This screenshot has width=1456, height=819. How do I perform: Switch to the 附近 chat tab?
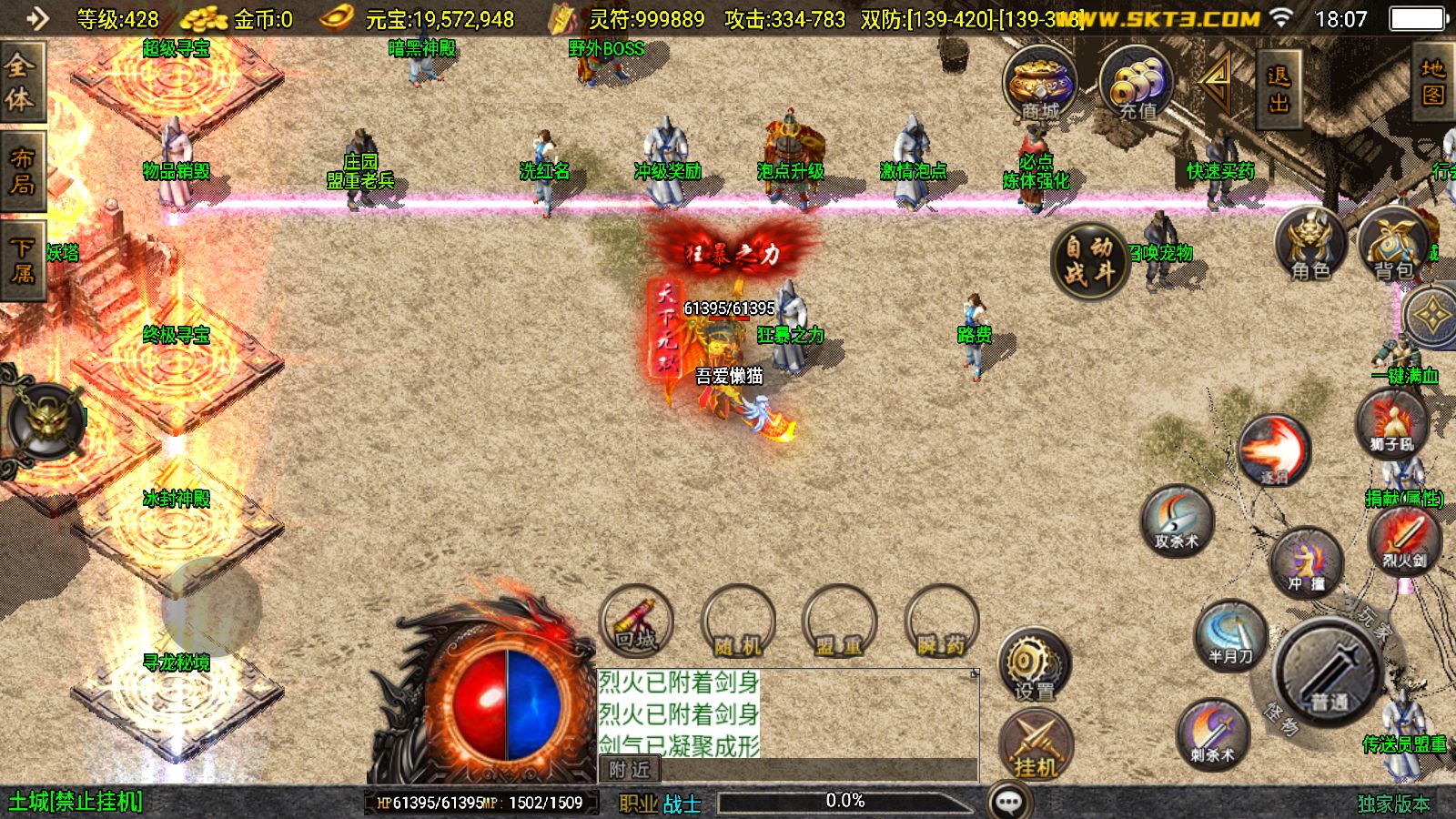tap(630, 770)
